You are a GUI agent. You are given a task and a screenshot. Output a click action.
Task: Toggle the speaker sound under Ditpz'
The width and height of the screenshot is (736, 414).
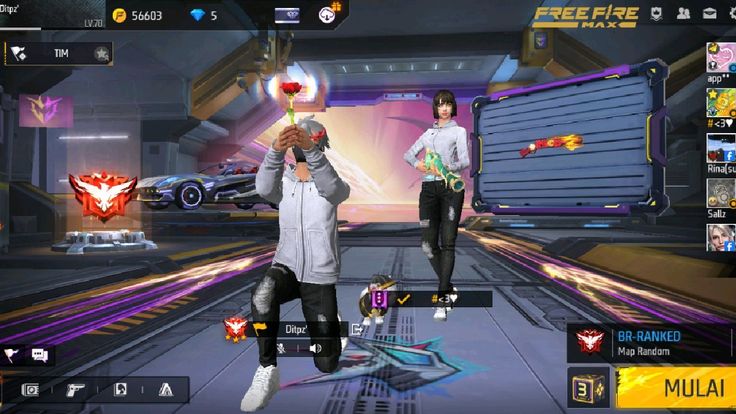click(315, 348)
